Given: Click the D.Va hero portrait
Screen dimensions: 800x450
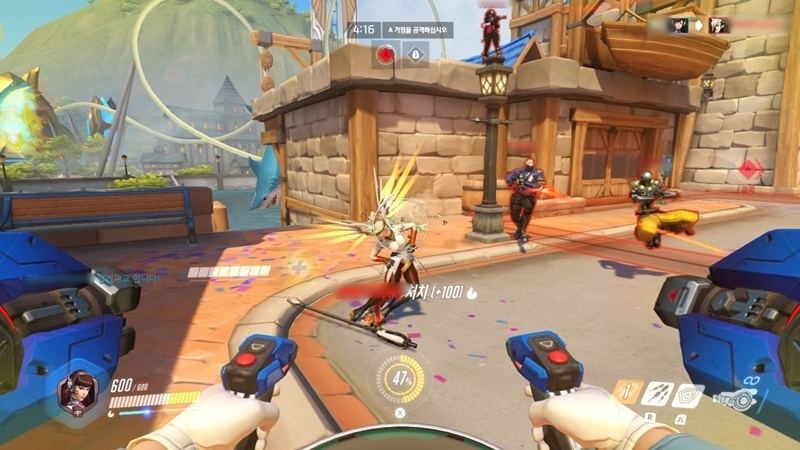Looking at the screenshot, I should (x=81, y=391).
